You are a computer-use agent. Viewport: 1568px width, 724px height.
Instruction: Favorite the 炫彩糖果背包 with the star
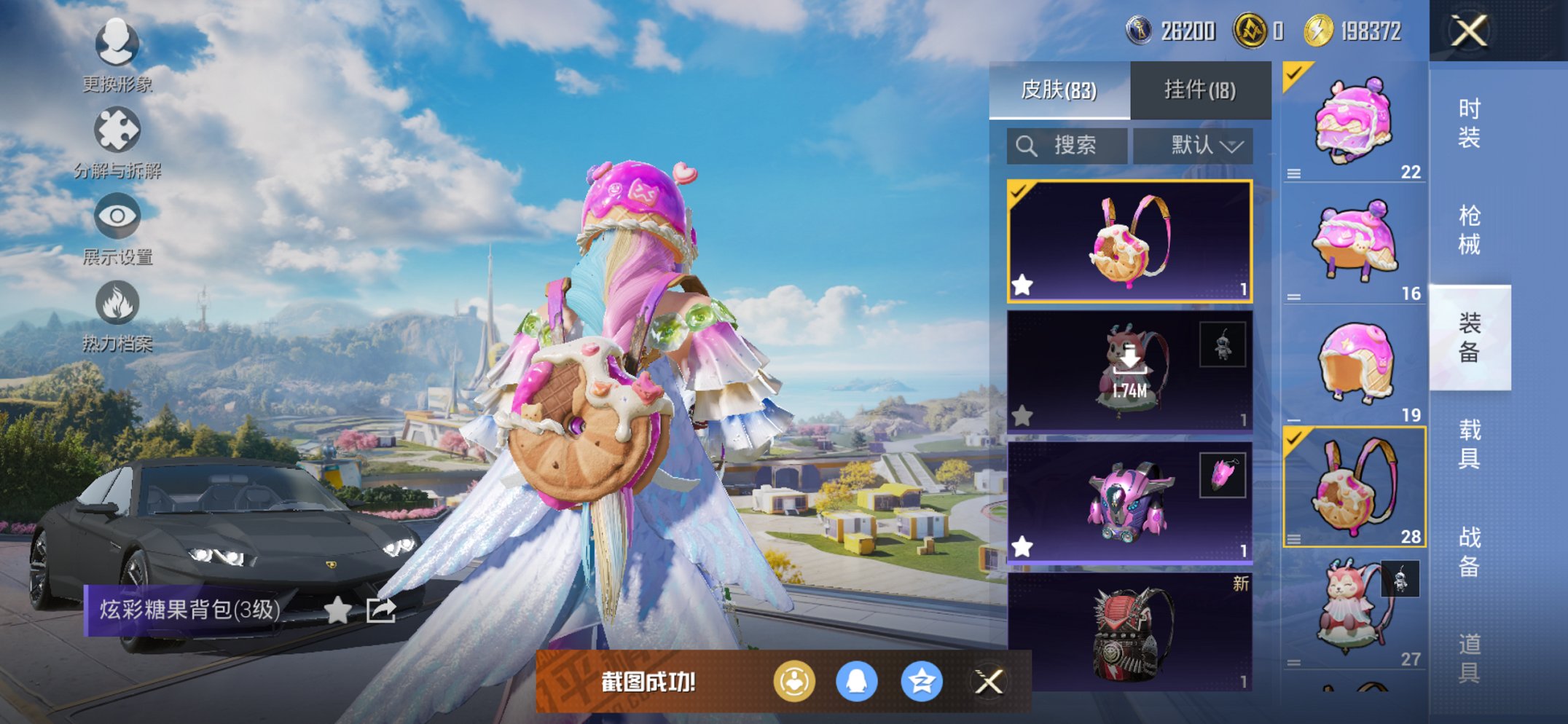tap(337, 610)
